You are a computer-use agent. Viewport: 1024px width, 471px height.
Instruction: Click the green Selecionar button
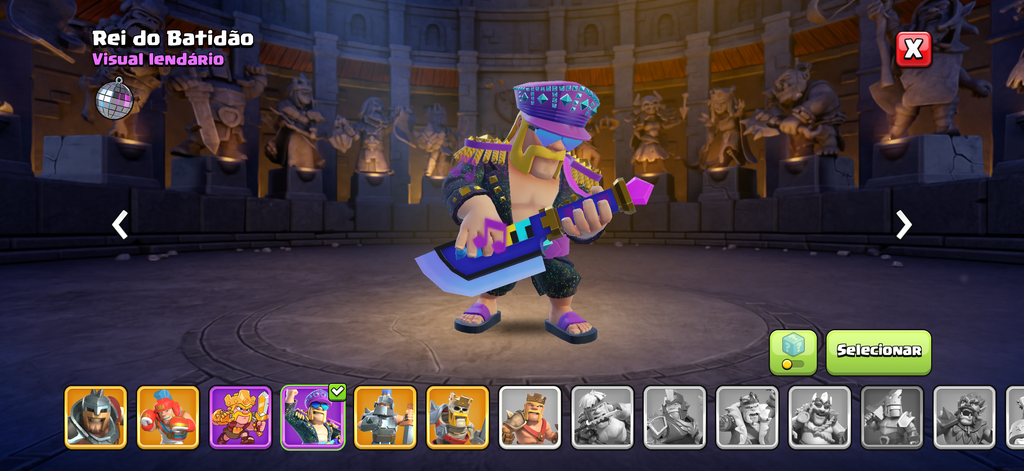point(878,352)
